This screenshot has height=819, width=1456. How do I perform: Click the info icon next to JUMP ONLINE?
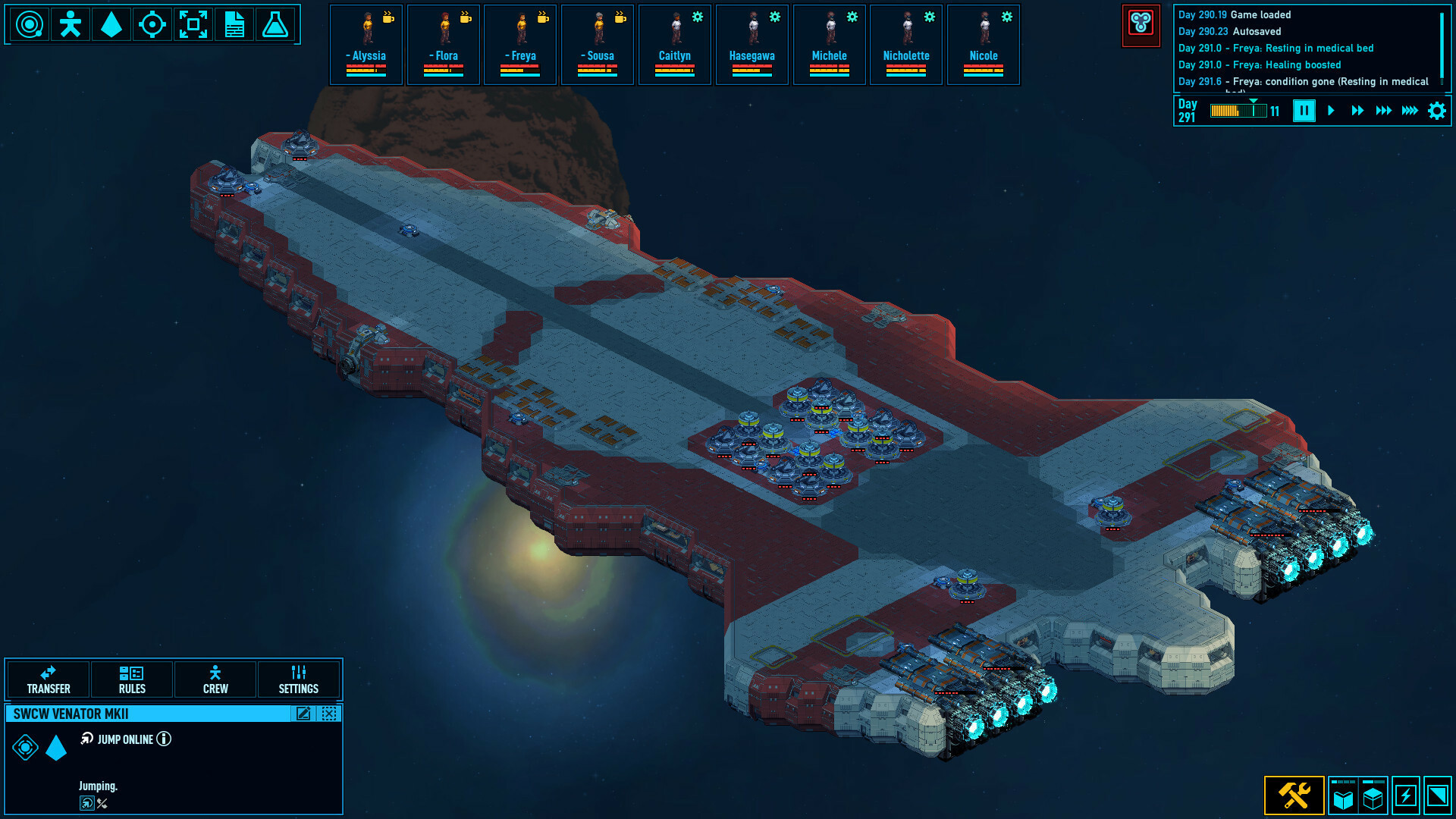(x=164, y=739)
